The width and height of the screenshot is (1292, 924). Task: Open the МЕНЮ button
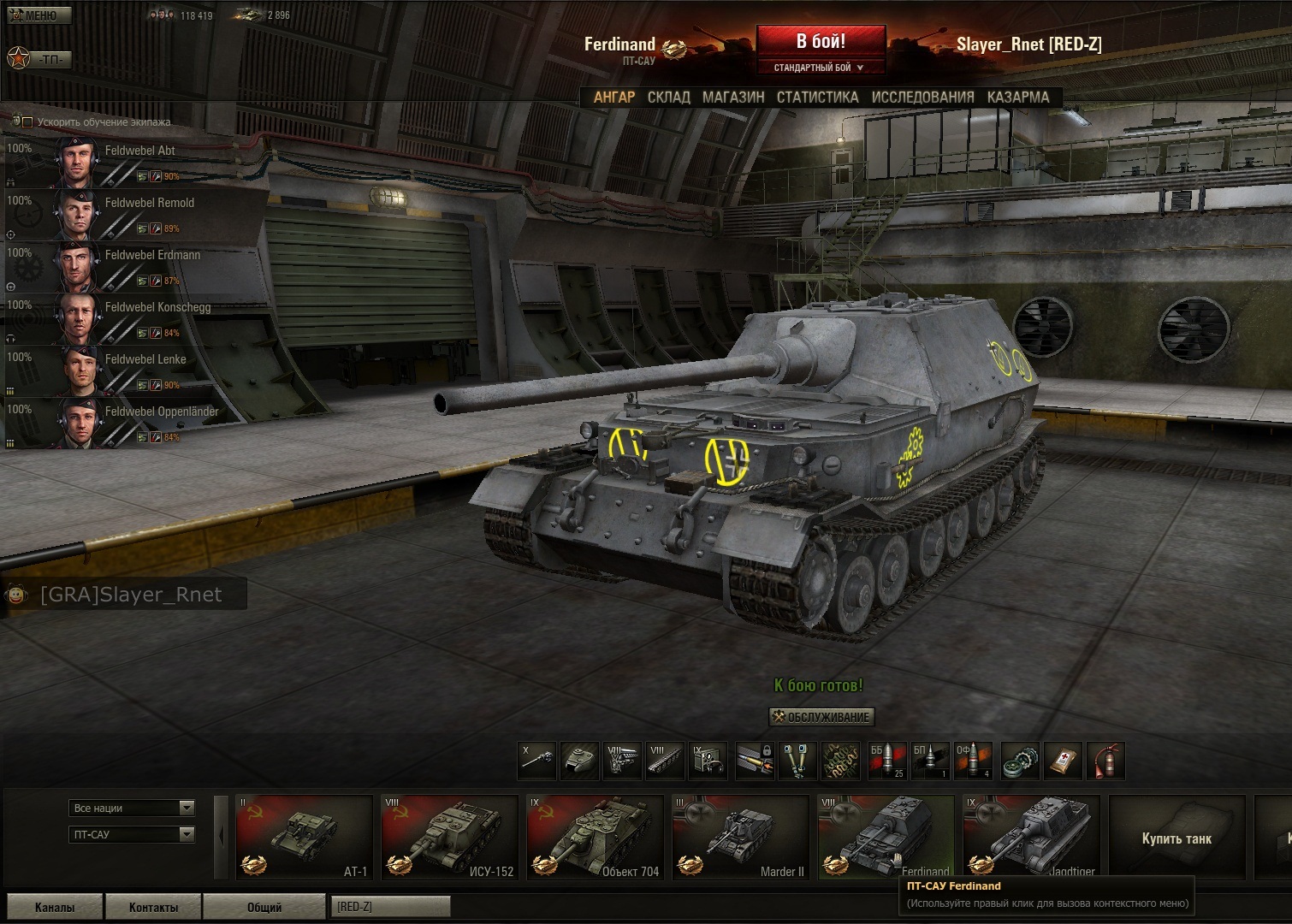point(39,15)
